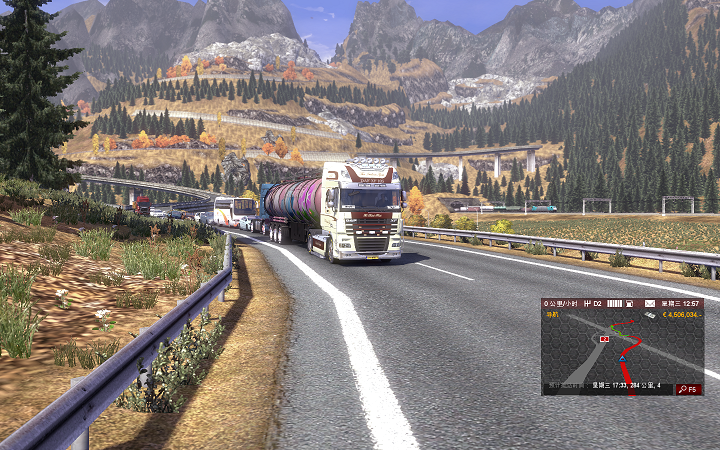Select the red road marker on map
Viewport: 720px width, 450px height.
(604, 340)
